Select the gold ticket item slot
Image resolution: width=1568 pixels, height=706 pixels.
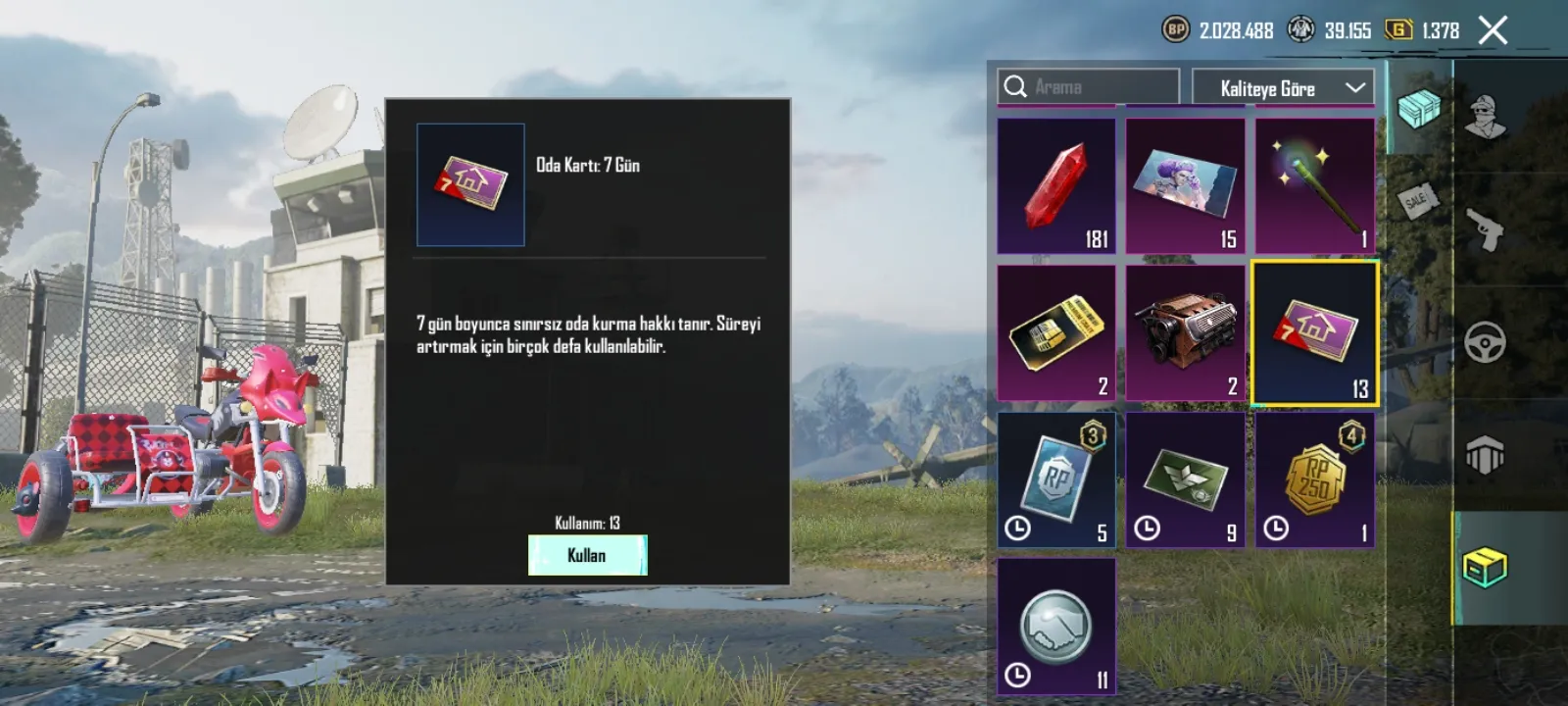tap(1056, 333)
